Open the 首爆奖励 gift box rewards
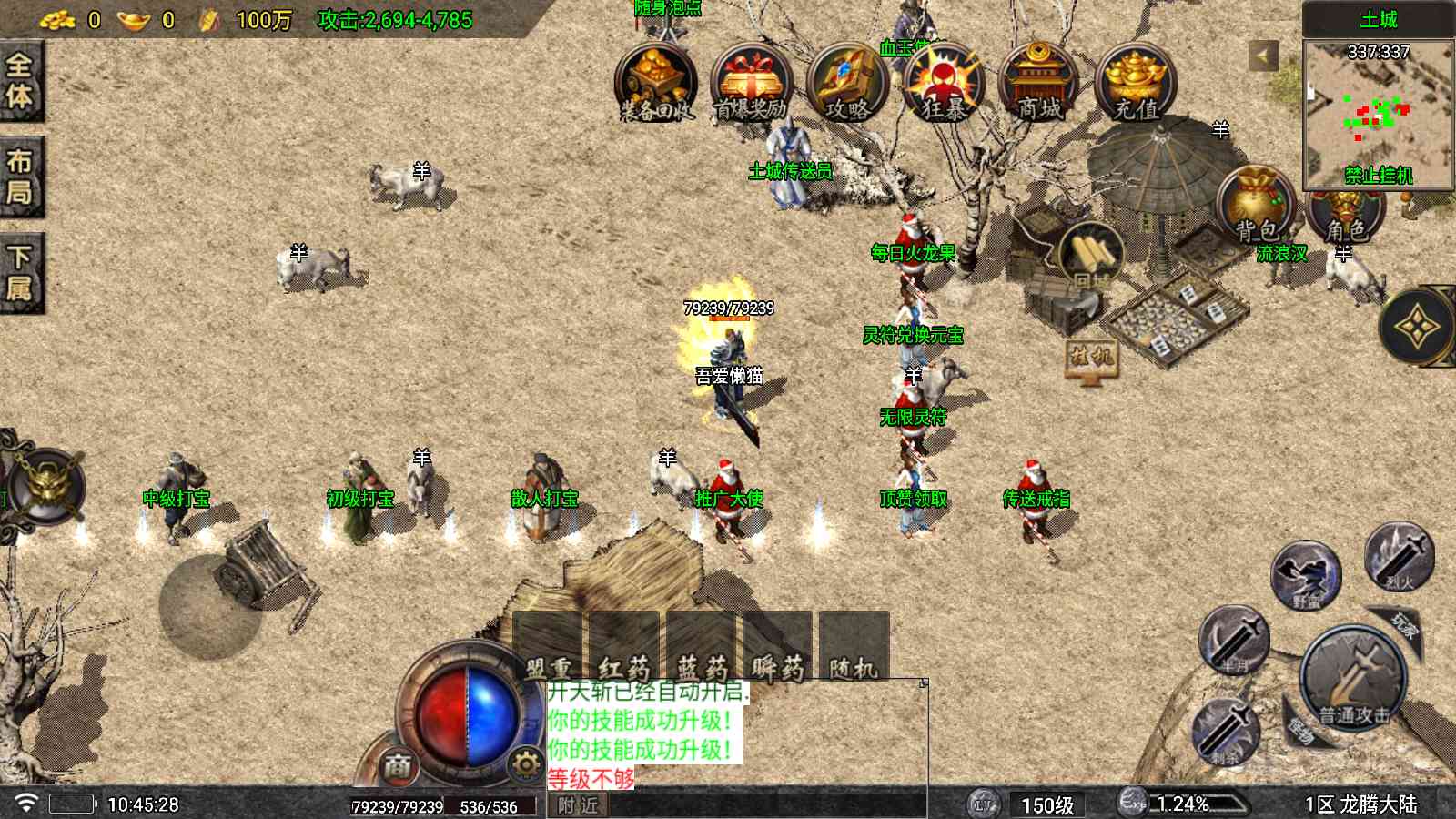1456x819 pixels. (x=751, y=84)
